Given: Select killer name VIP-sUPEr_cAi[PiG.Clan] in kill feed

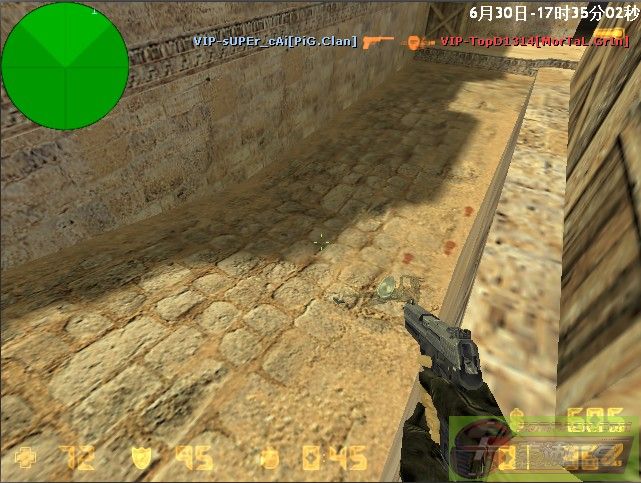Looking at the screenshot, I should click(x=275, y=41).
